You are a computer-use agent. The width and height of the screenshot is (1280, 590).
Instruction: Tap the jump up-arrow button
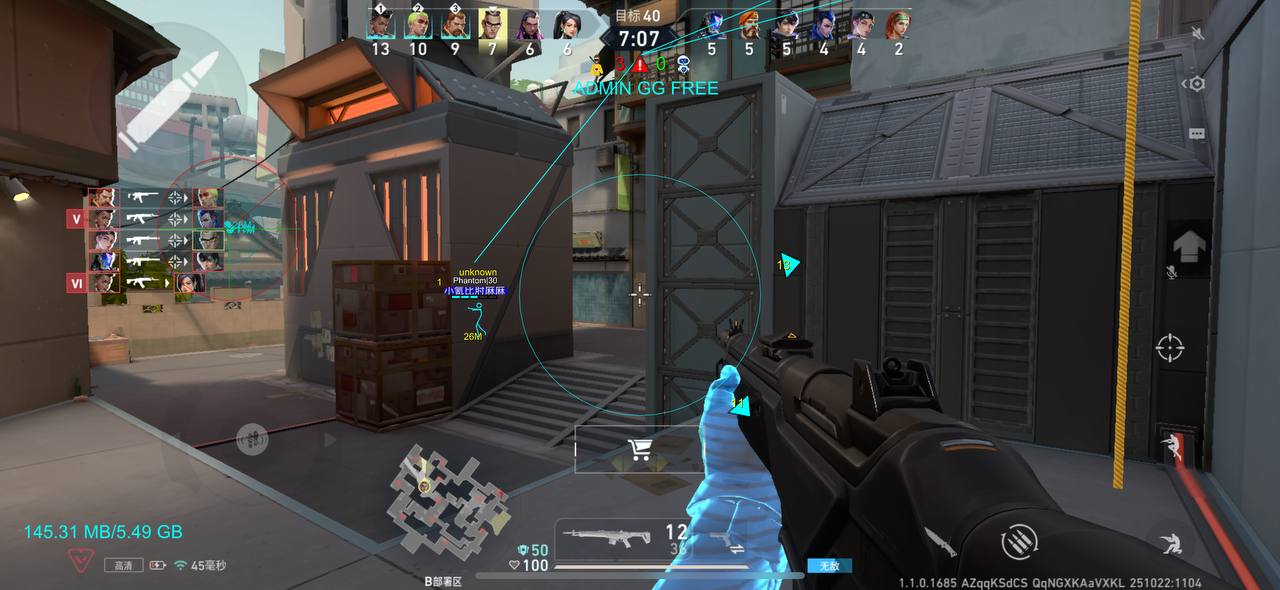click(x=1190, y=243)
